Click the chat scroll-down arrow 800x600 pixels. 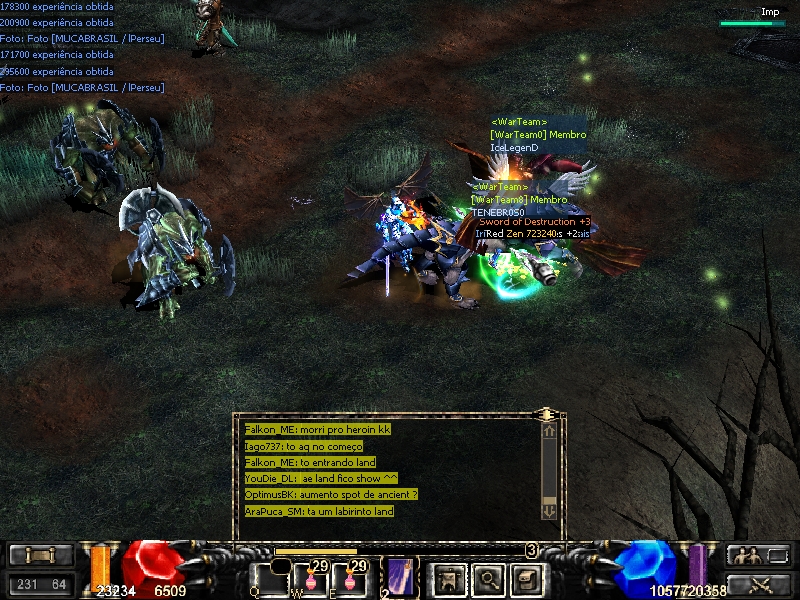pos(549,510)
